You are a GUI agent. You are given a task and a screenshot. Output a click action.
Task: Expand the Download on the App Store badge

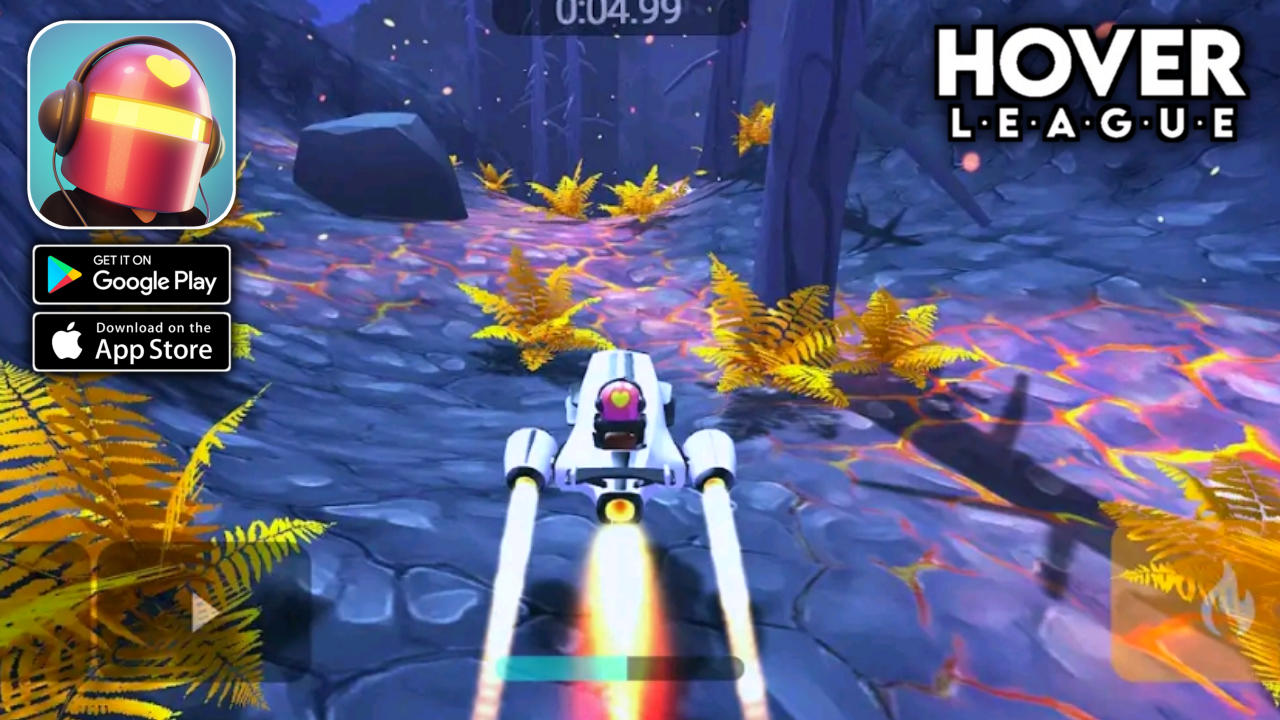click(x=133, y=341)
